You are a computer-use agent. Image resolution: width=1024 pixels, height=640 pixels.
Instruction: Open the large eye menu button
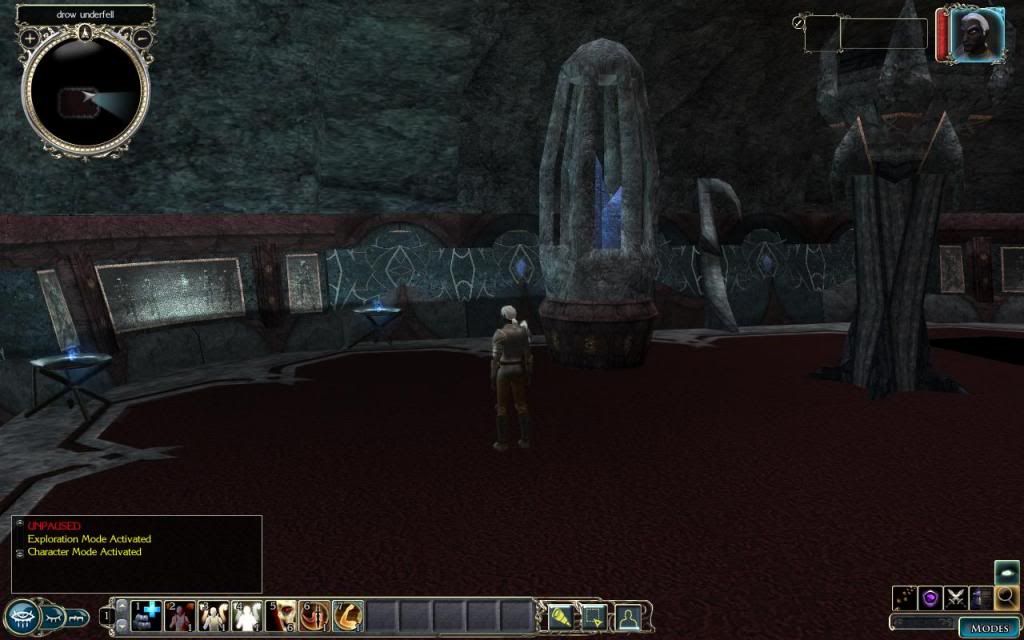(22, 616)
